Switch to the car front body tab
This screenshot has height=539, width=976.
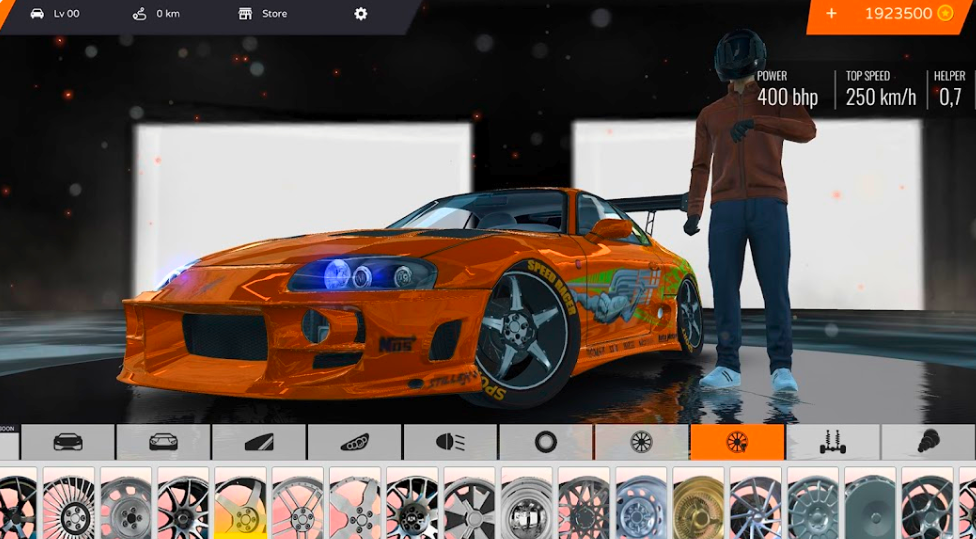click(68, 442)
